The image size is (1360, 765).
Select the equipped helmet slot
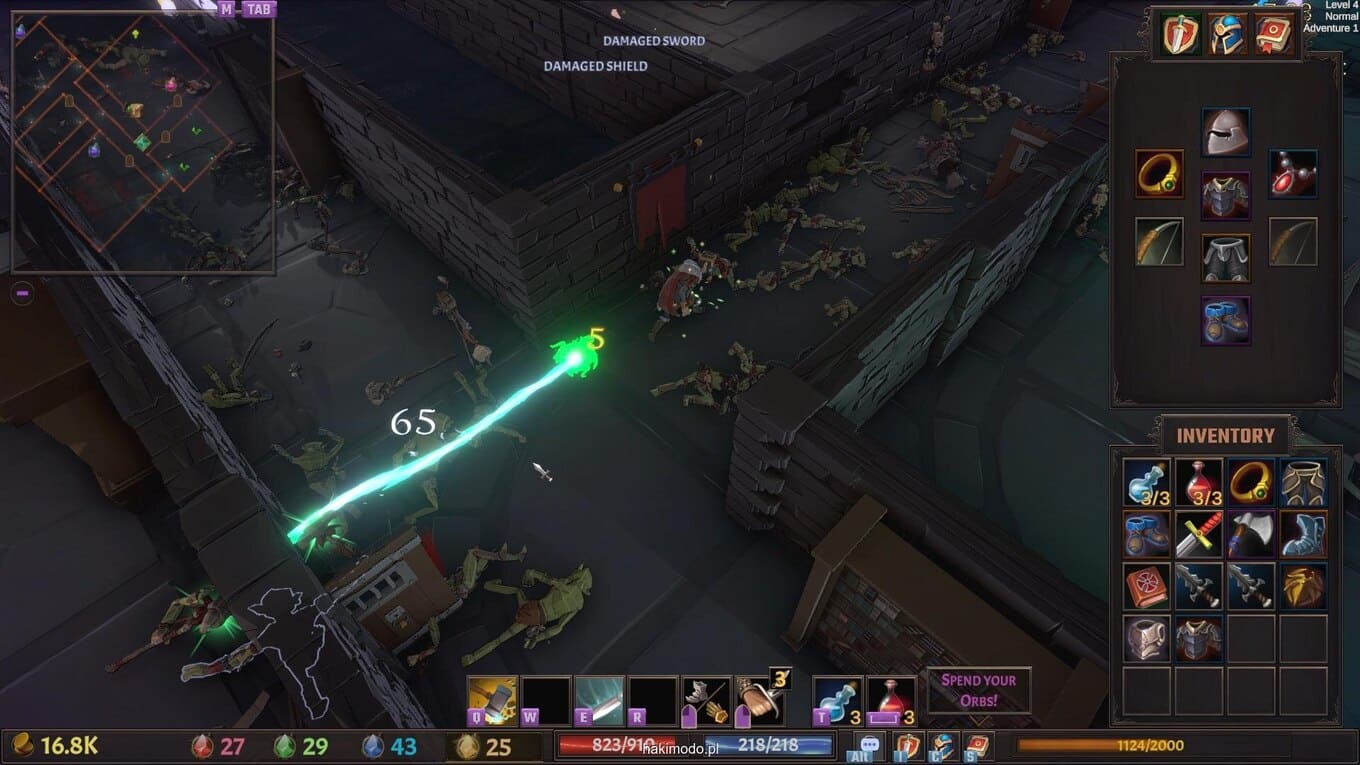tap(1225, 132)
